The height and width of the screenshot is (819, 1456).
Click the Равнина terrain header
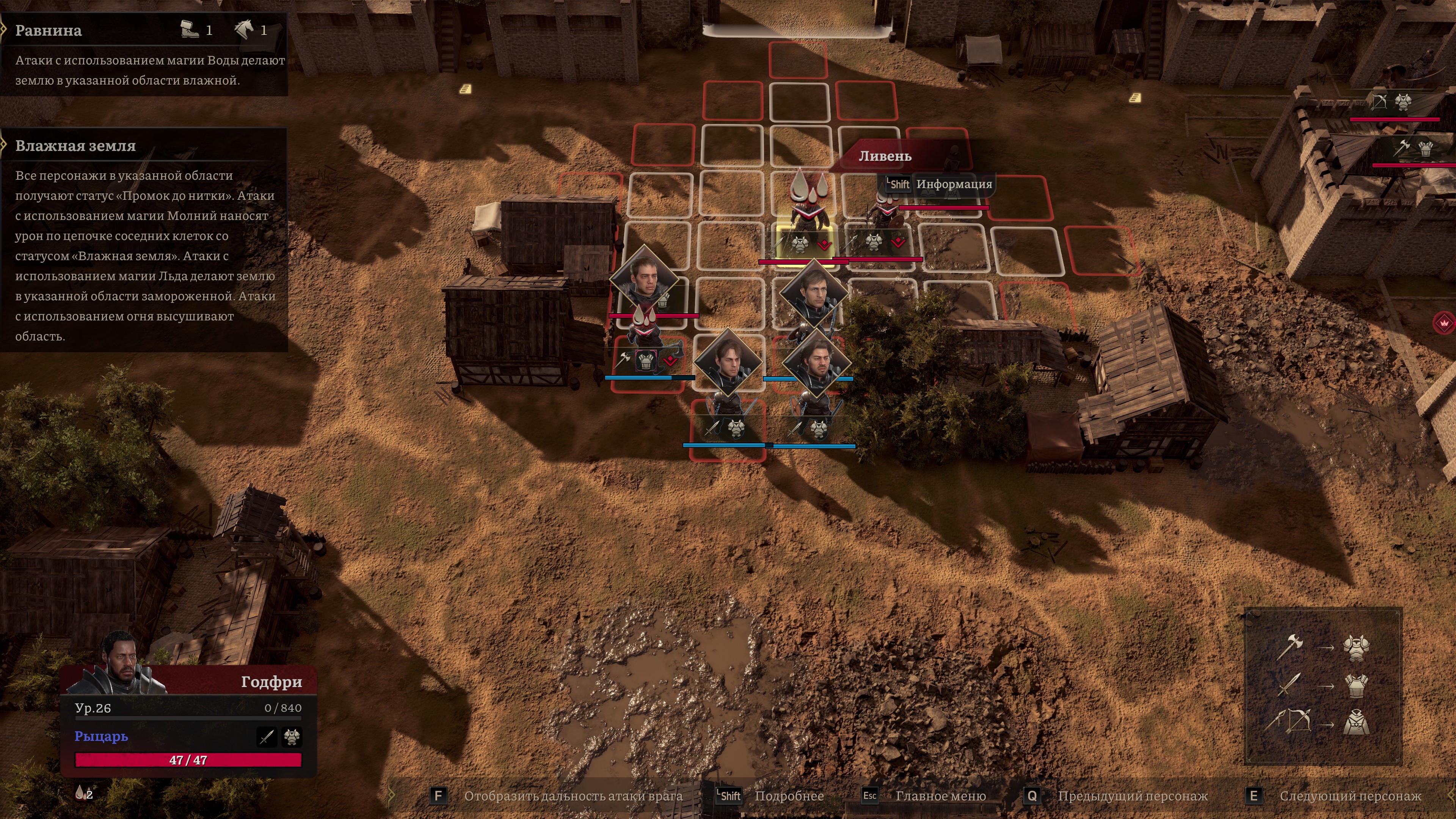click(x=49, y=30)
